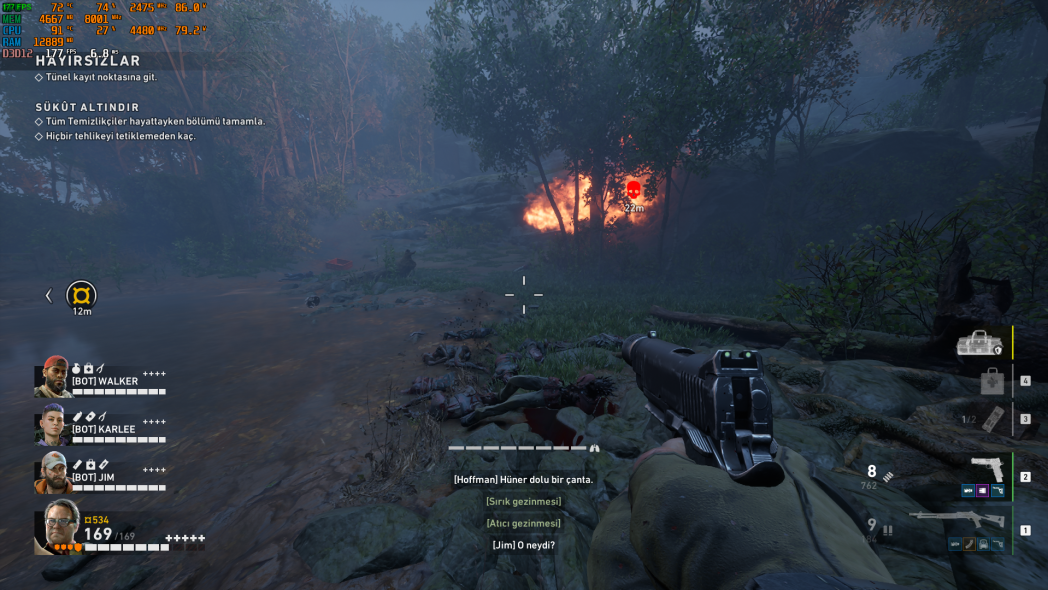The width and height of the screenshot is (1048, 590).
Task: Switch to the shotgun in slot 1
Action: pos(958,520)
